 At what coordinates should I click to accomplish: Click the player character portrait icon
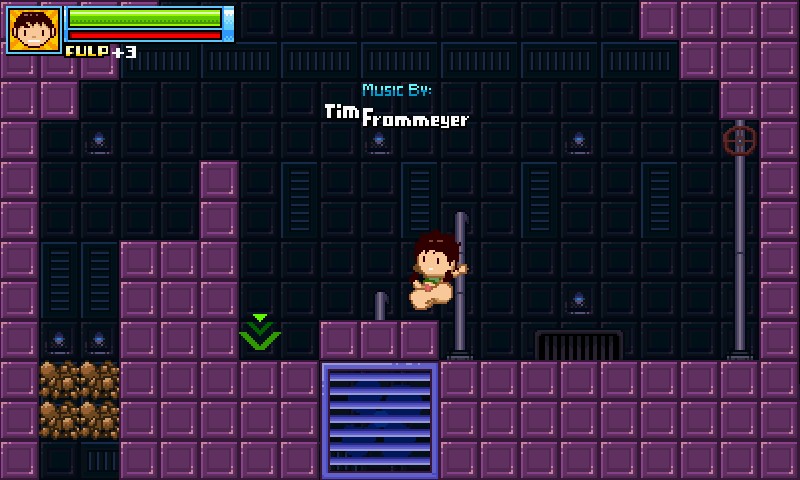(33, 30)
